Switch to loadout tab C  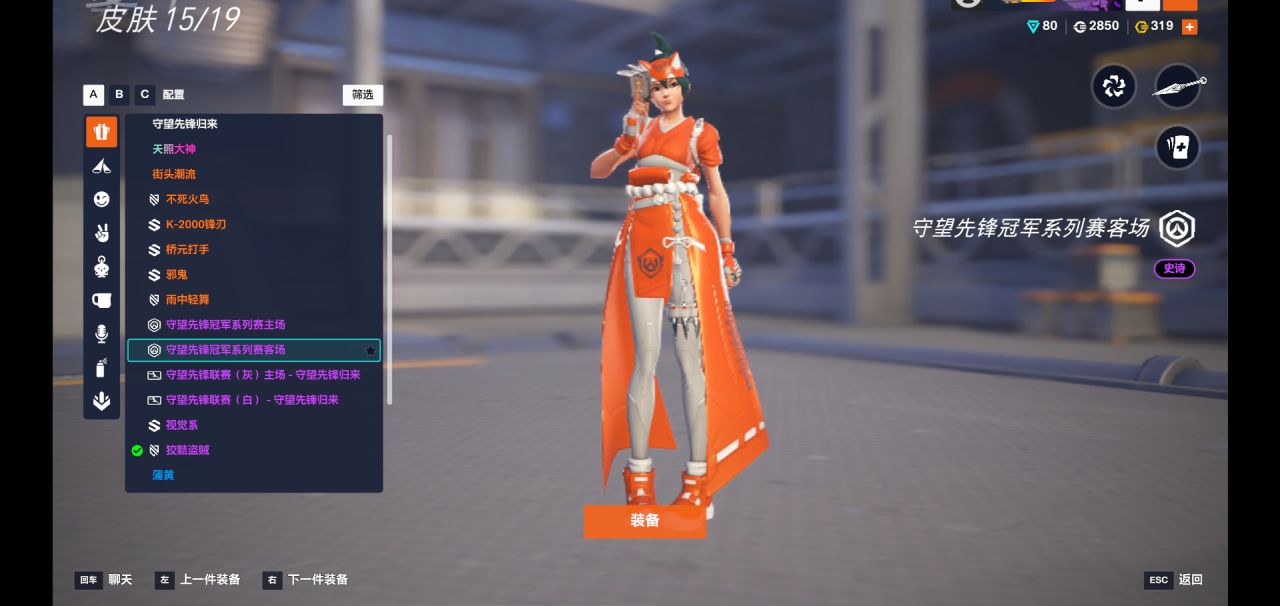coord(145,95)
